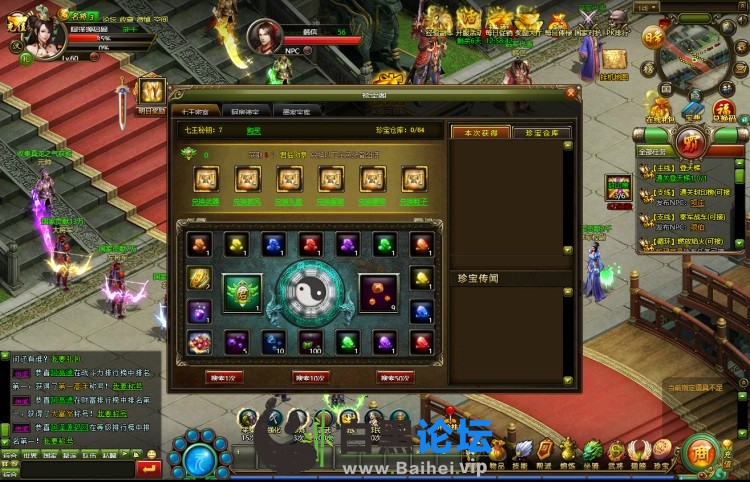Search fifty times with 搜索50次 button

(x=394, y=377)
